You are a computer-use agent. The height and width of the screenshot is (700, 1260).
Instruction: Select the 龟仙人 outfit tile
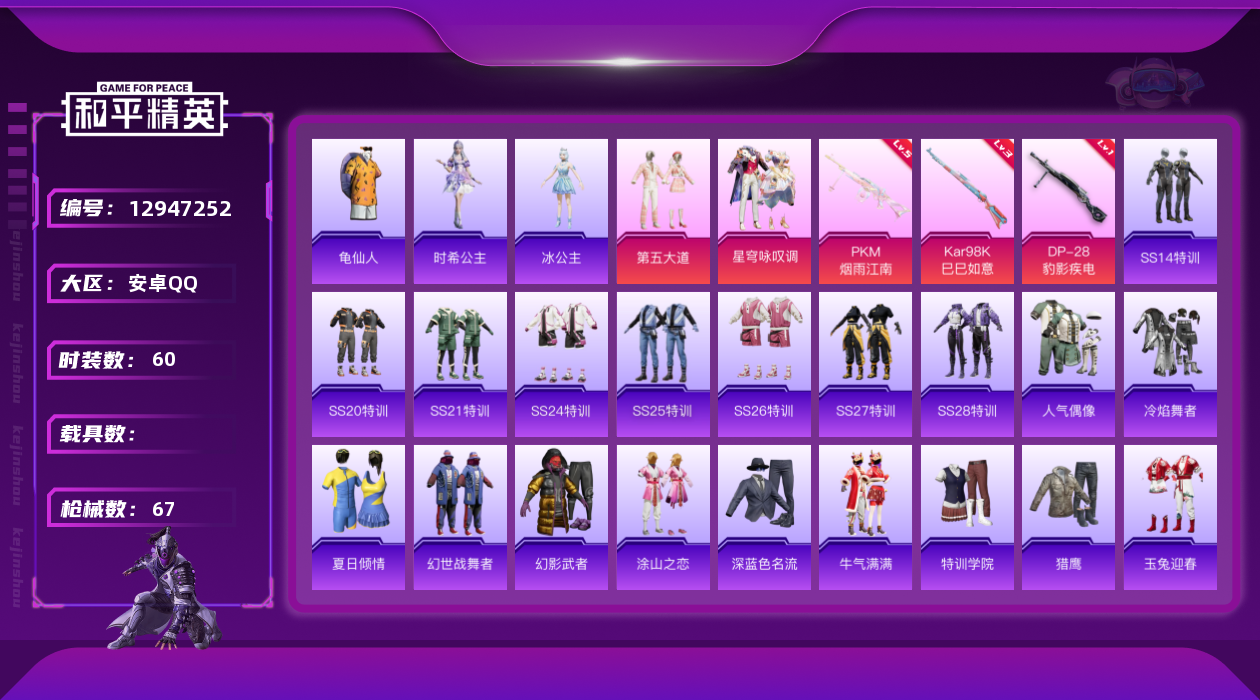tap(358, 210)
